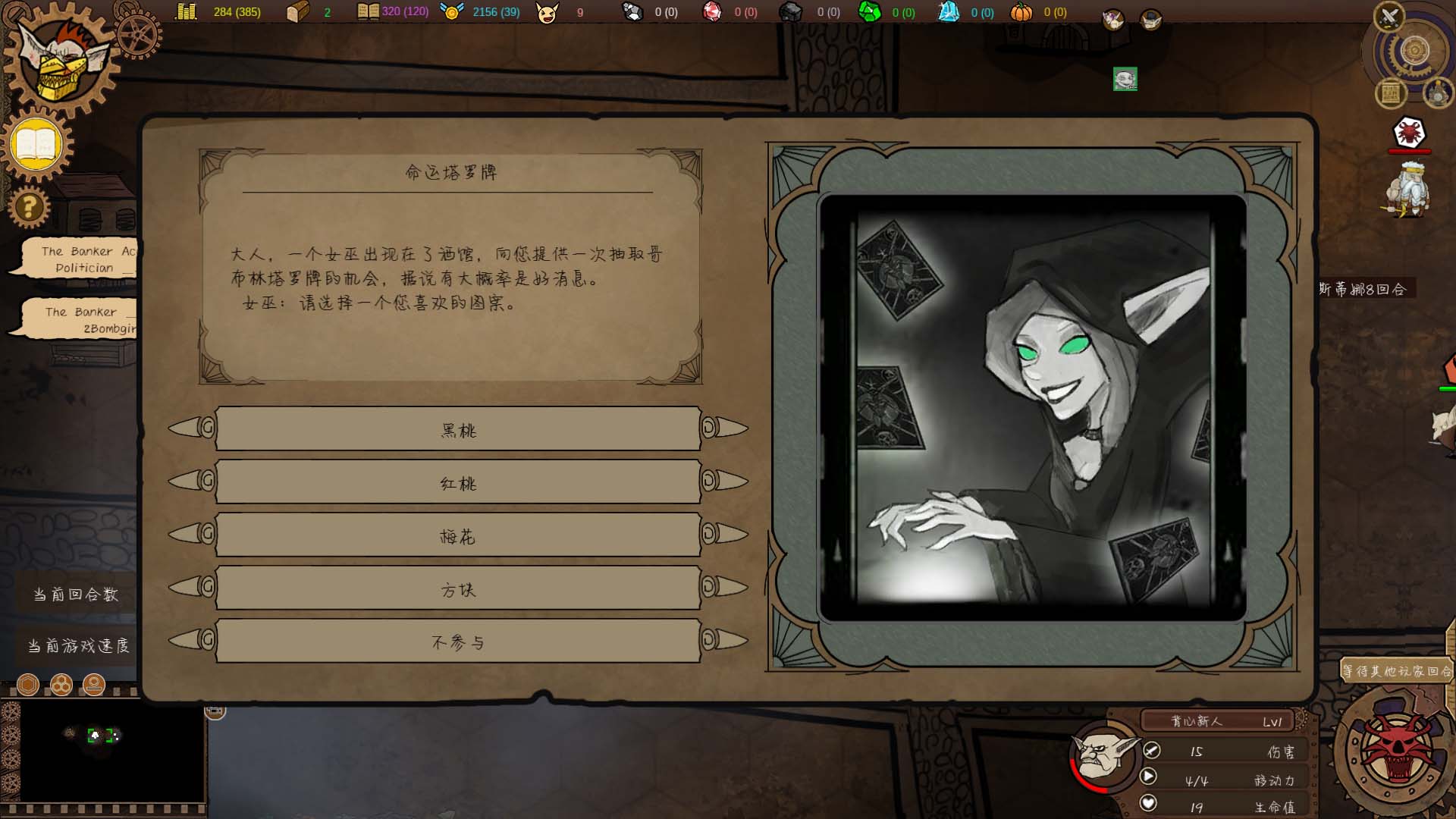Image resolution: width=1456 pixels, height=819 pixels.
Task: Check the gold coins resource icon
Action: tap(184, 12)
